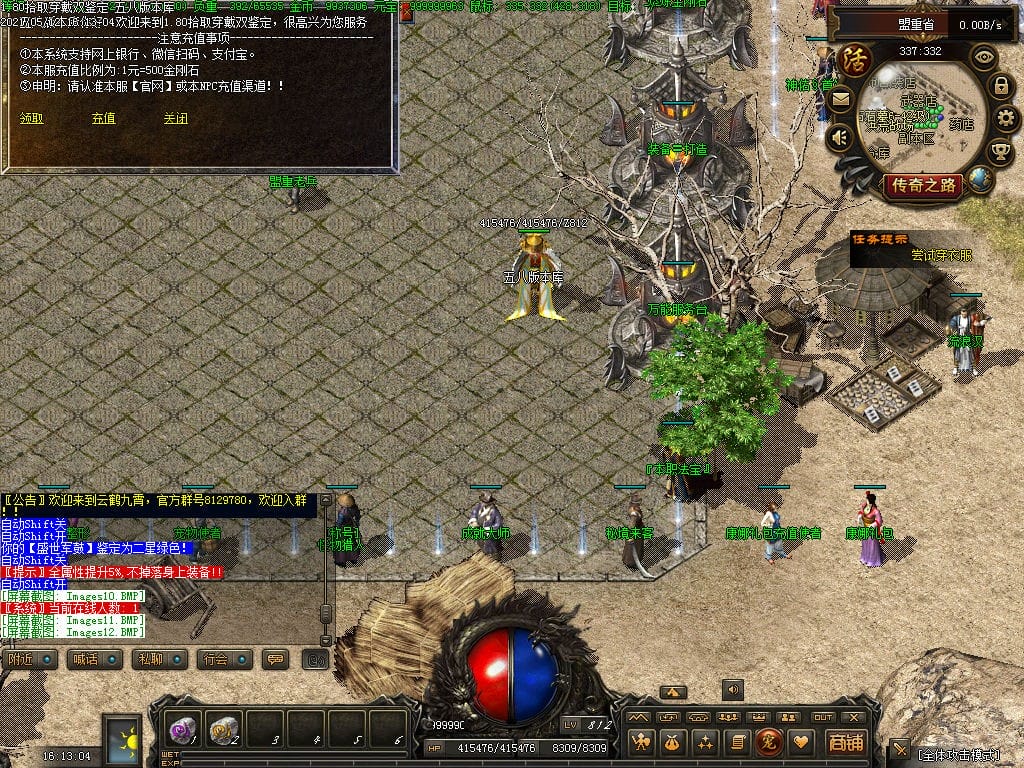
Task: Open the trophy ranking icon
Action: [x=1000, y=151]
